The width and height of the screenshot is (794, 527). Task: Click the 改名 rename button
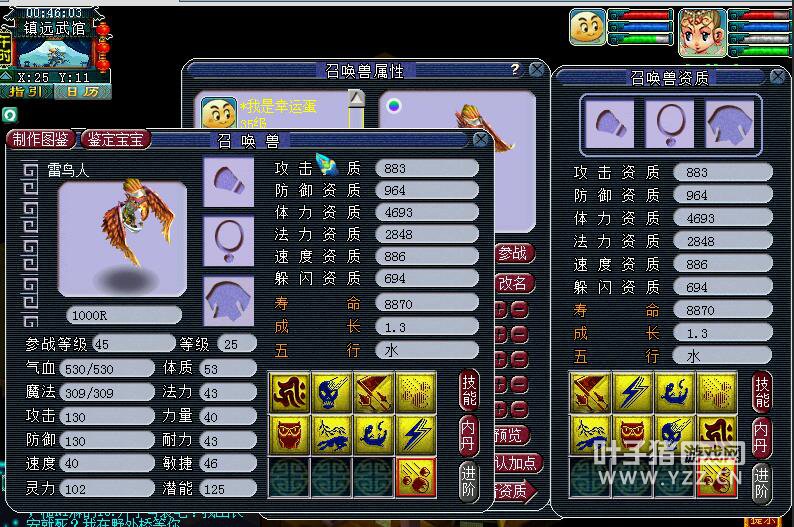coord(512,283)
